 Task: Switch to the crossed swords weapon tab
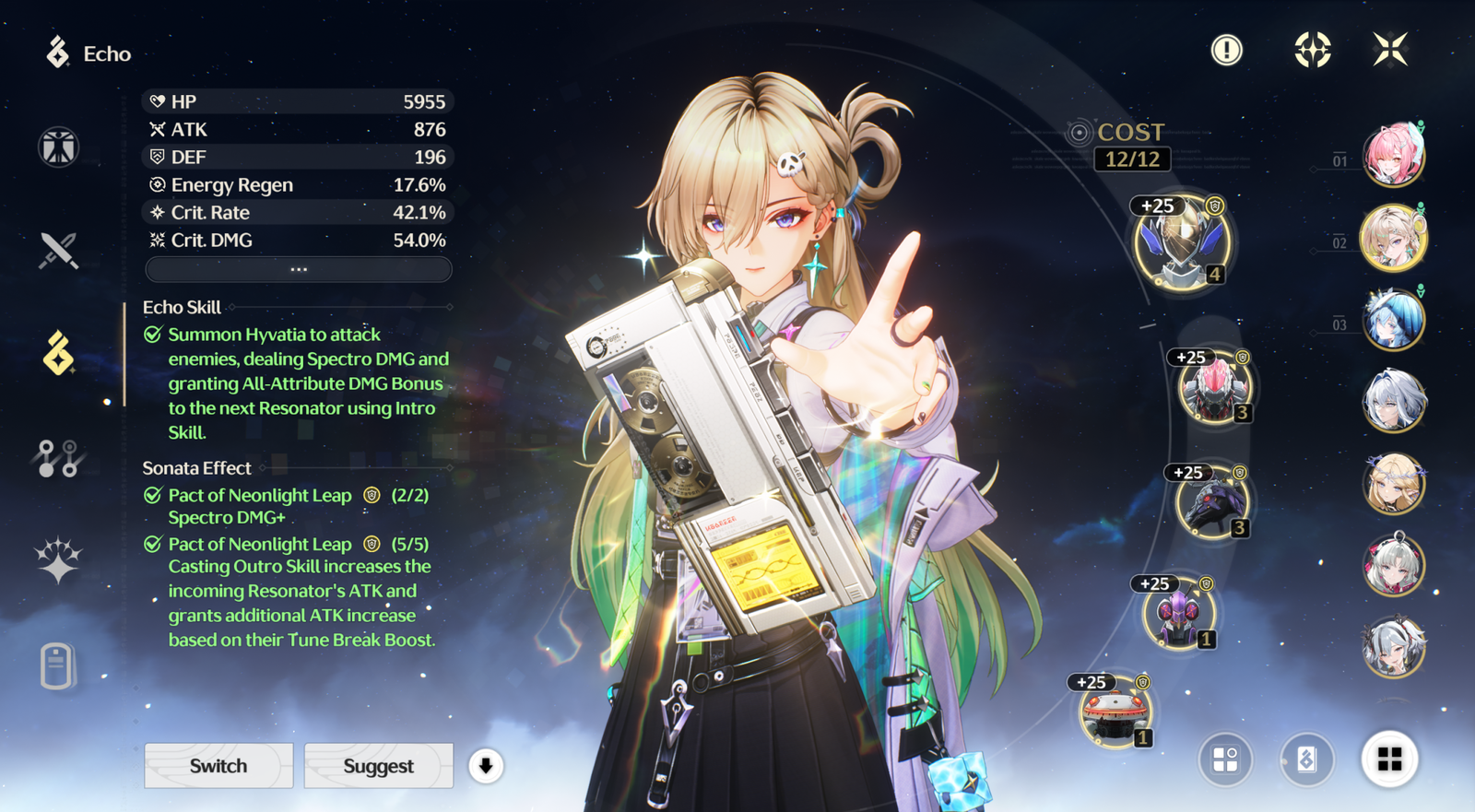(58, 250)
